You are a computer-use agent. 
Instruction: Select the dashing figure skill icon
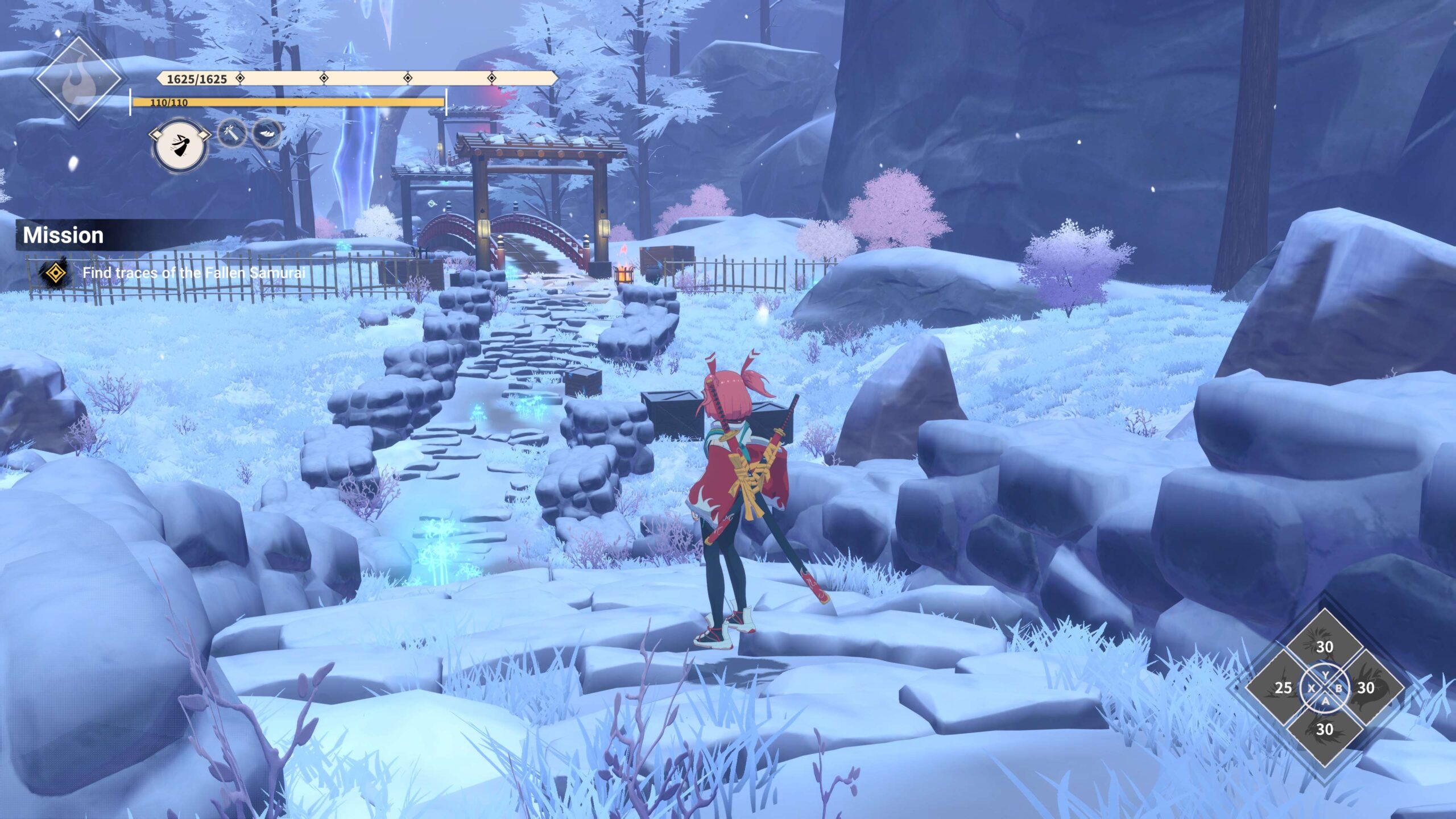point(180,146)
